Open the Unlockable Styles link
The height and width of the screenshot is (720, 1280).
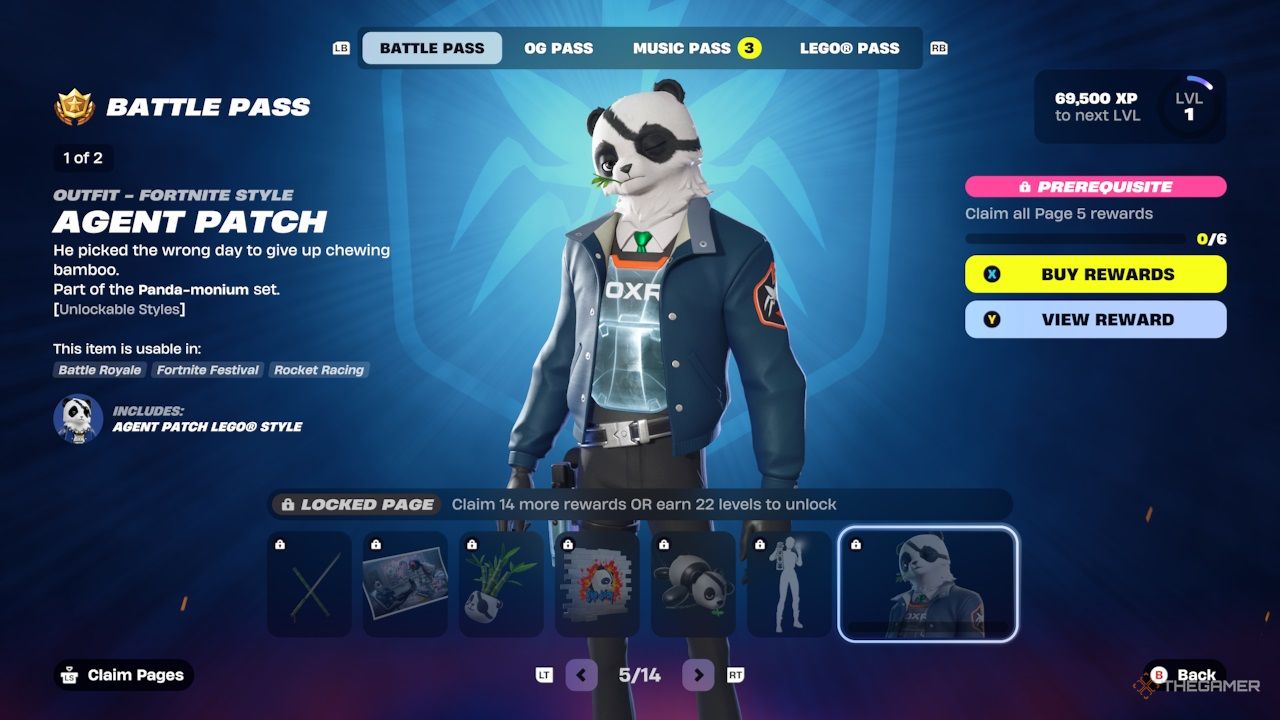coord(119,309)
